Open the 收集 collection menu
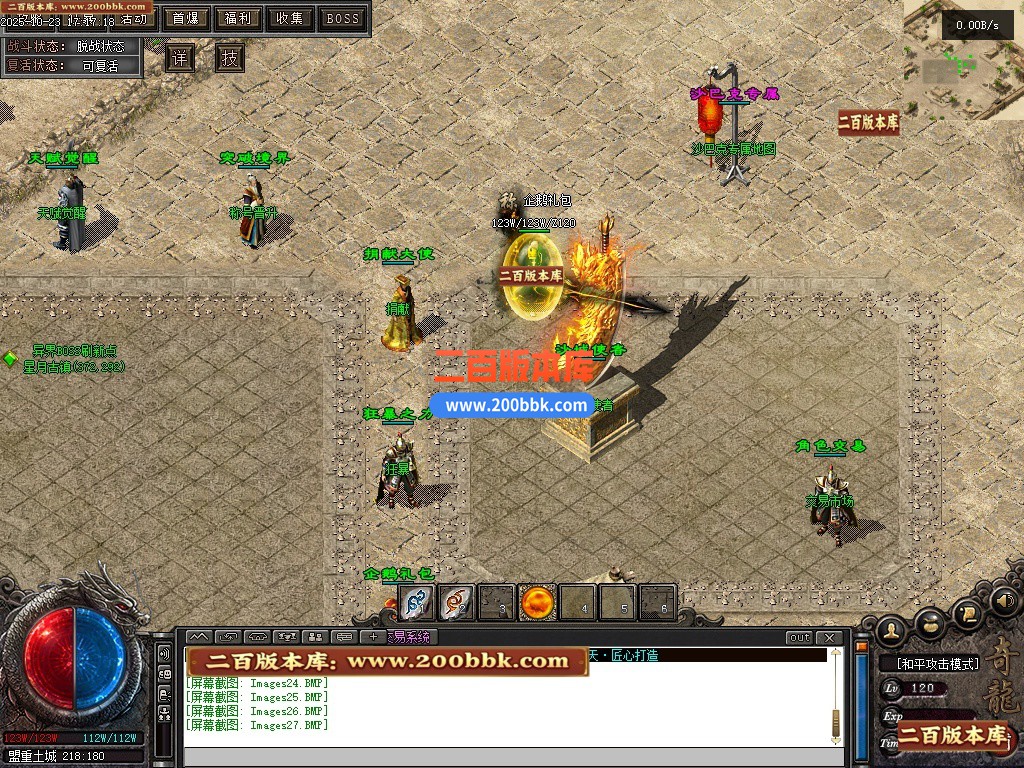This screenshot has width=1024, height=768. click(290, 18)
